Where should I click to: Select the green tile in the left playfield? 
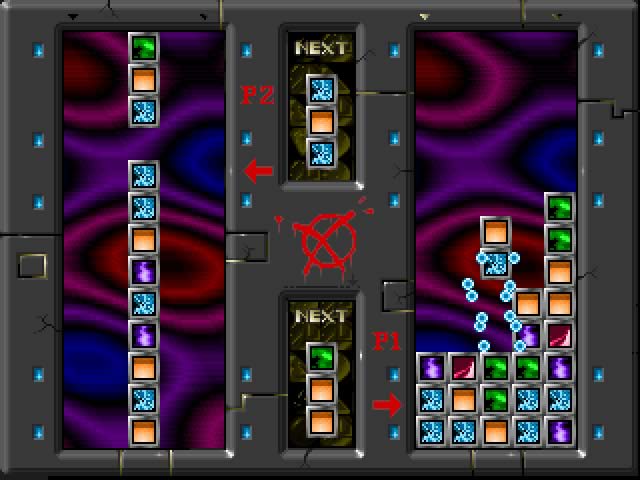[144, 47]
